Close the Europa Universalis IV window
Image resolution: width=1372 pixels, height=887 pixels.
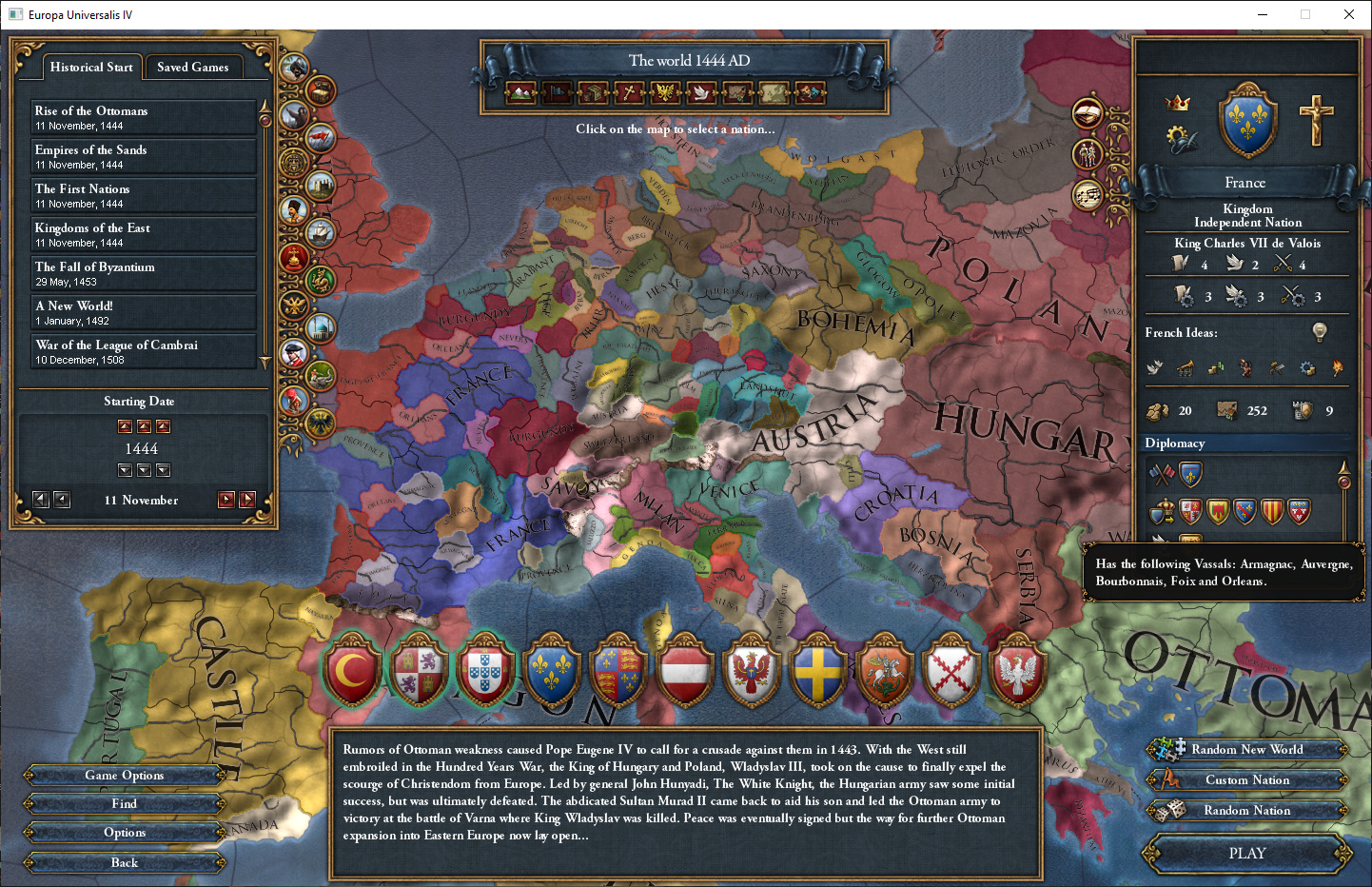tap(1348, 14)
